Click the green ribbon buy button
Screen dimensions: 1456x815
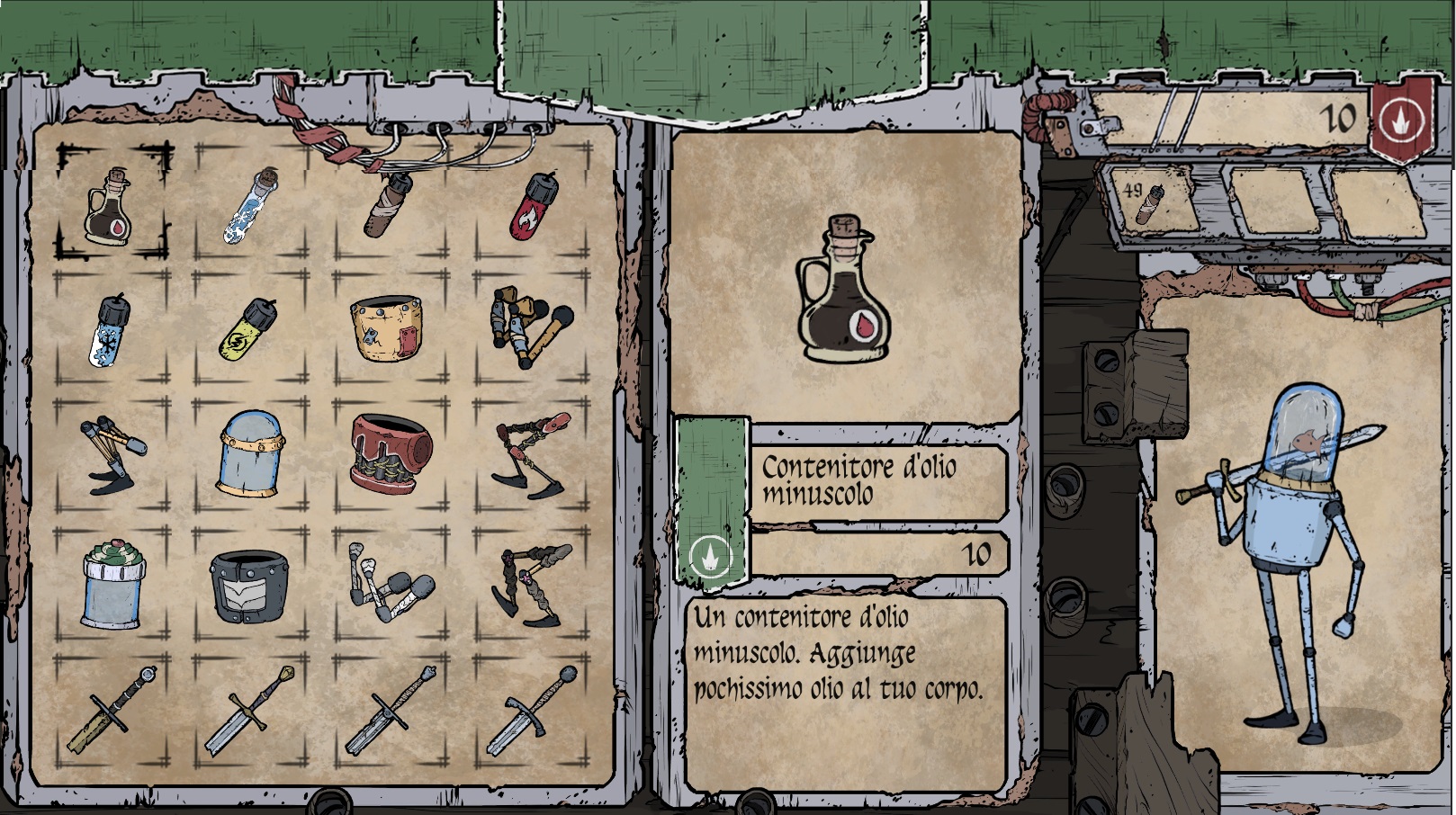point(711,504)
